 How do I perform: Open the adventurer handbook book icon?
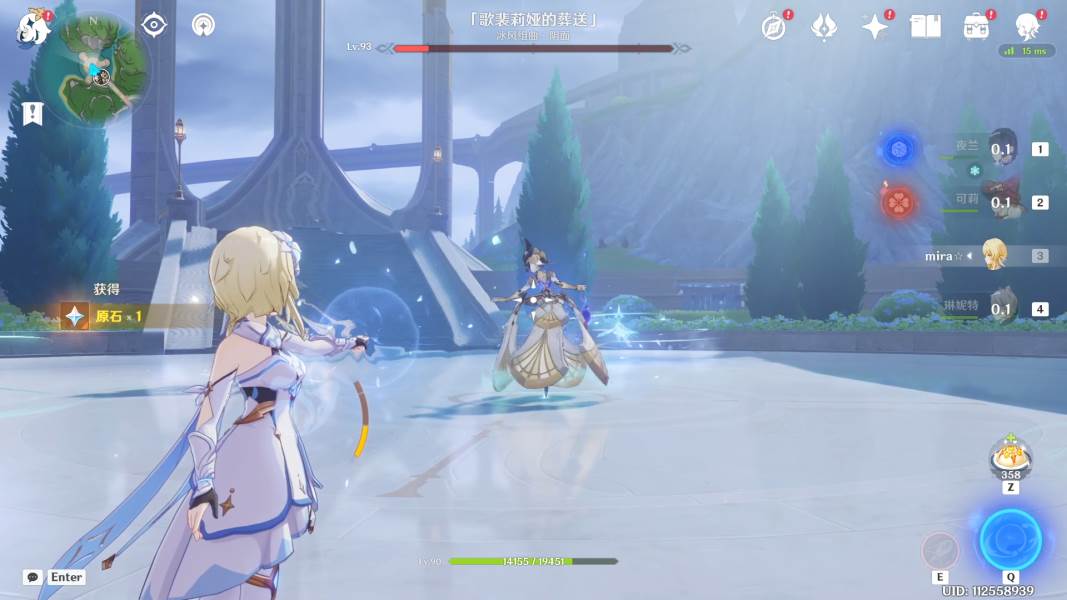click(x=925, y=27)
